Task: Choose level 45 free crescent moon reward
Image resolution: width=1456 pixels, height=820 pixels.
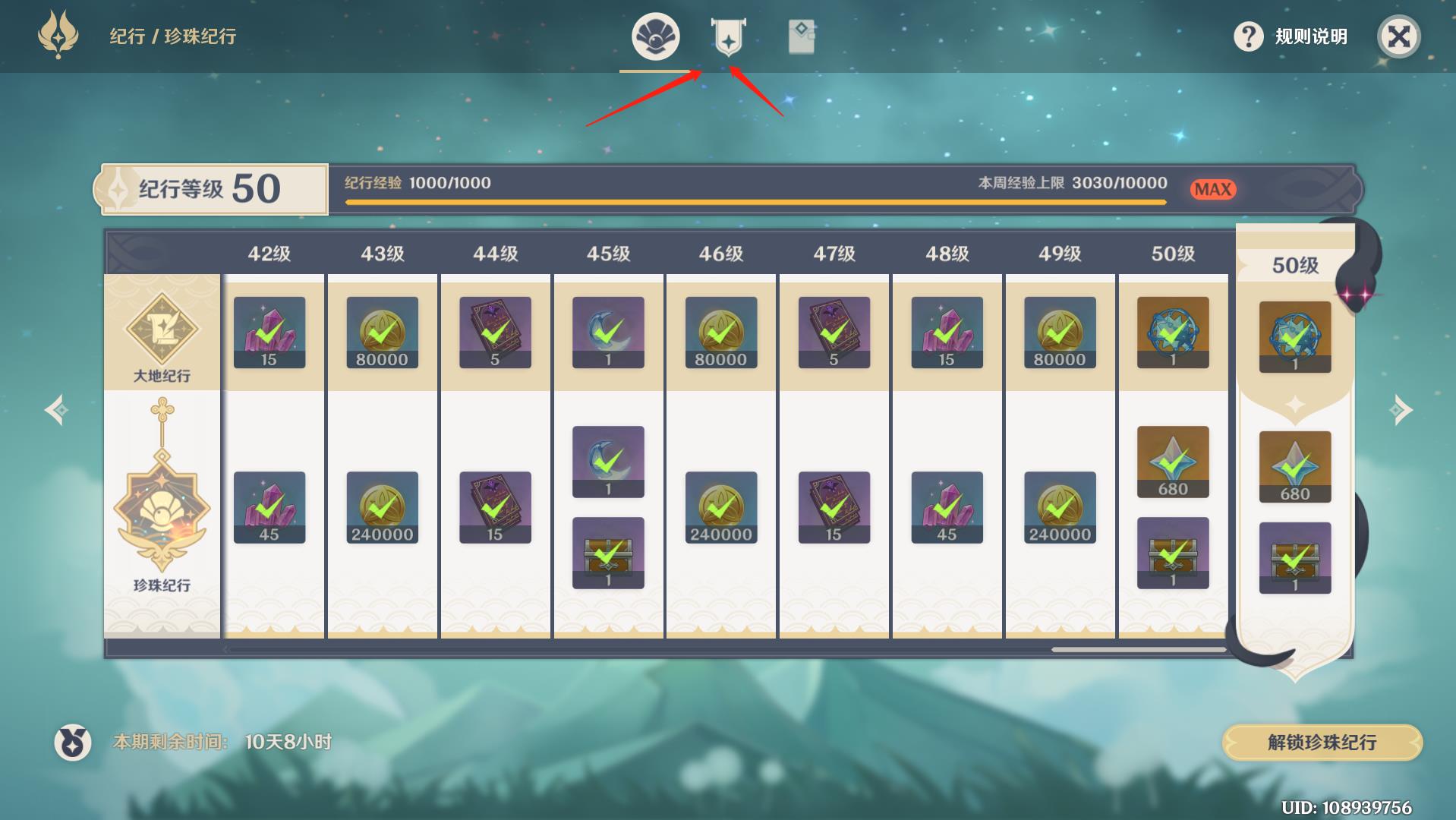Action: (x=608, y=333)
